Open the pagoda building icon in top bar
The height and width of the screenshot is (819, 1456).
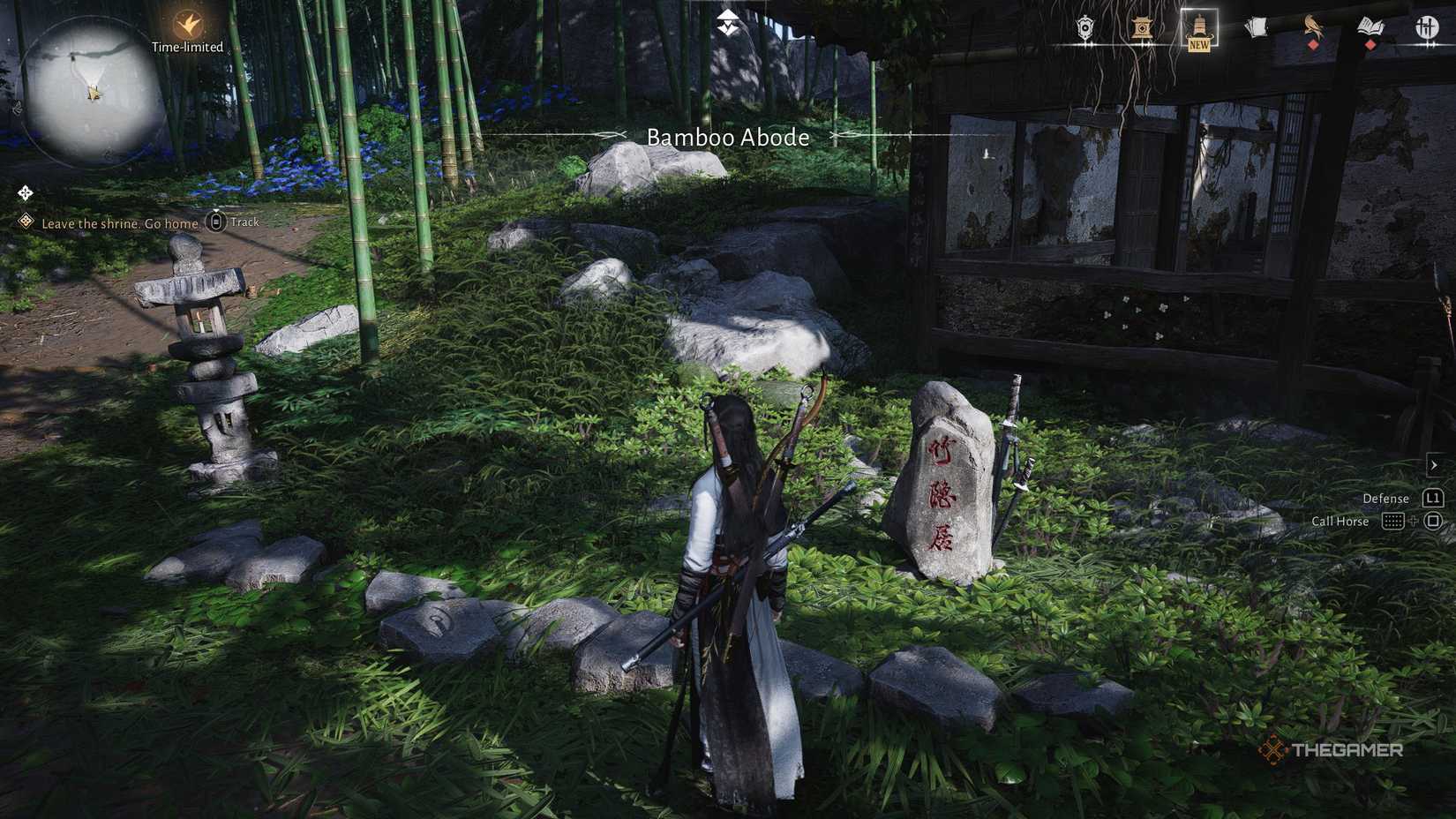[x=1140, y=28]
